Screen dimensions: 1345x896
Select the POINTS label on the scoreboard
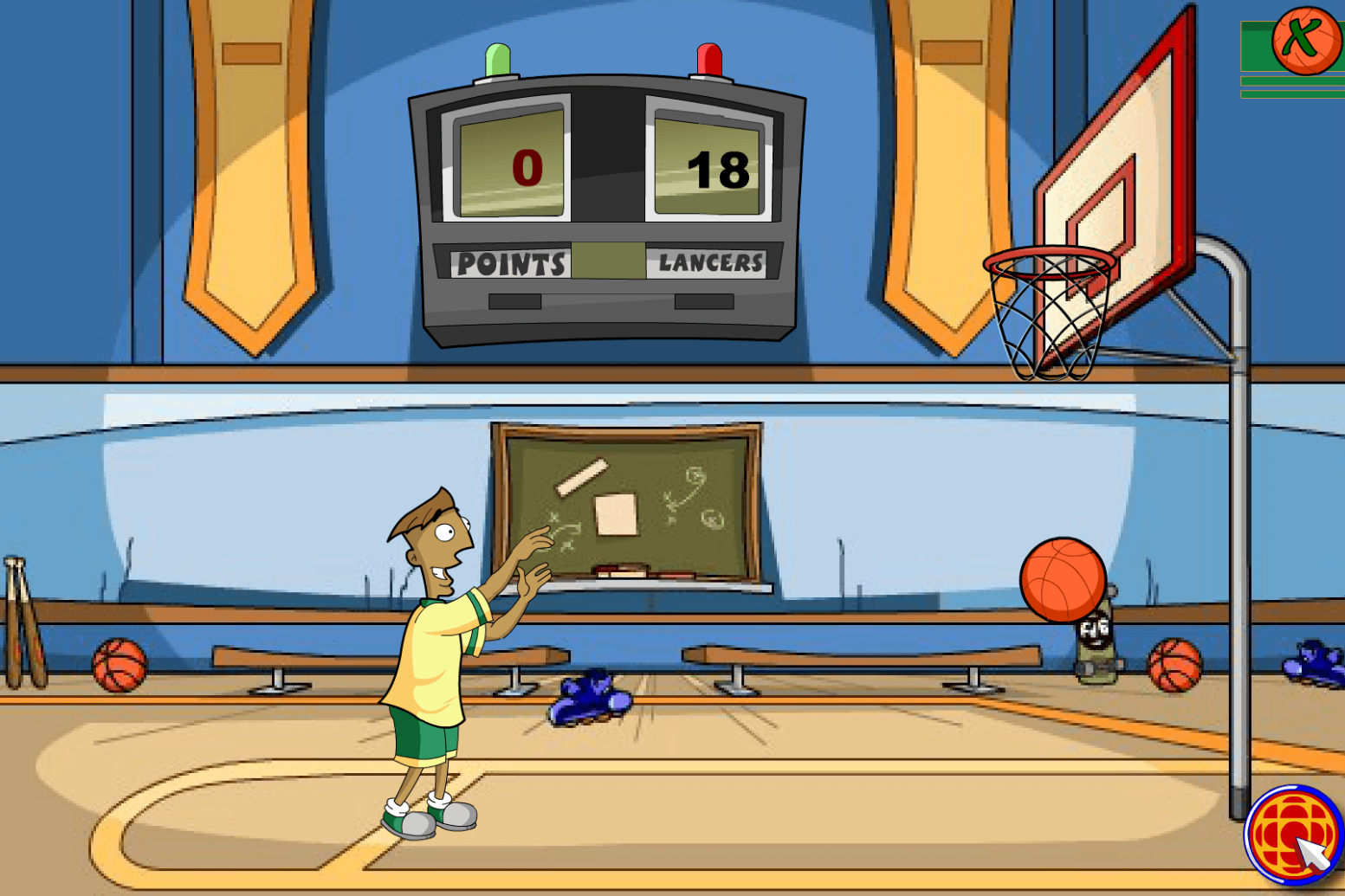point(513,261)
